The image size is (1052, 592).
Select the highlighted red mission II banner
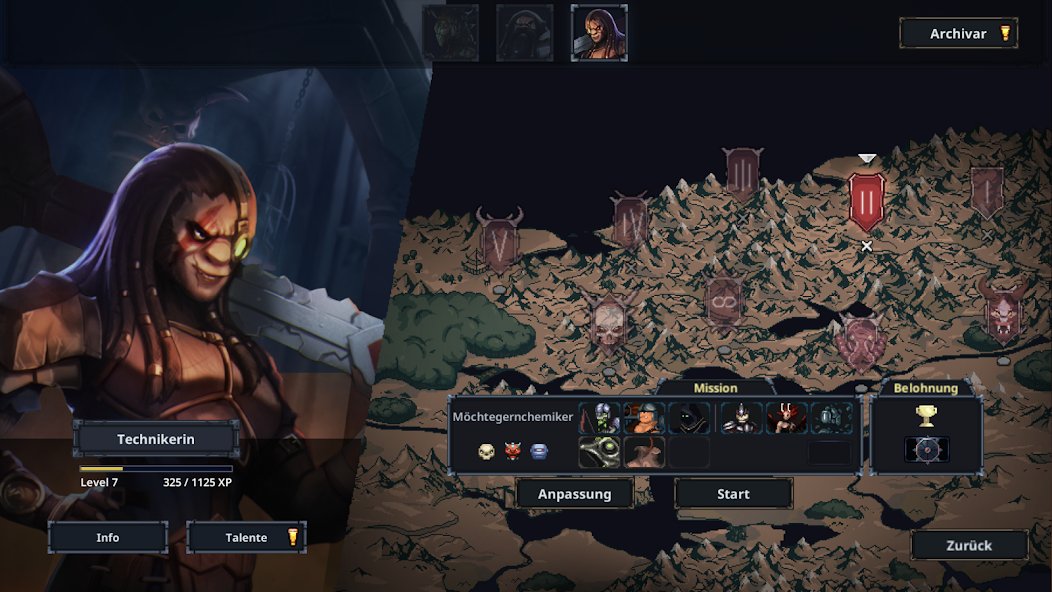pos(866,200)
